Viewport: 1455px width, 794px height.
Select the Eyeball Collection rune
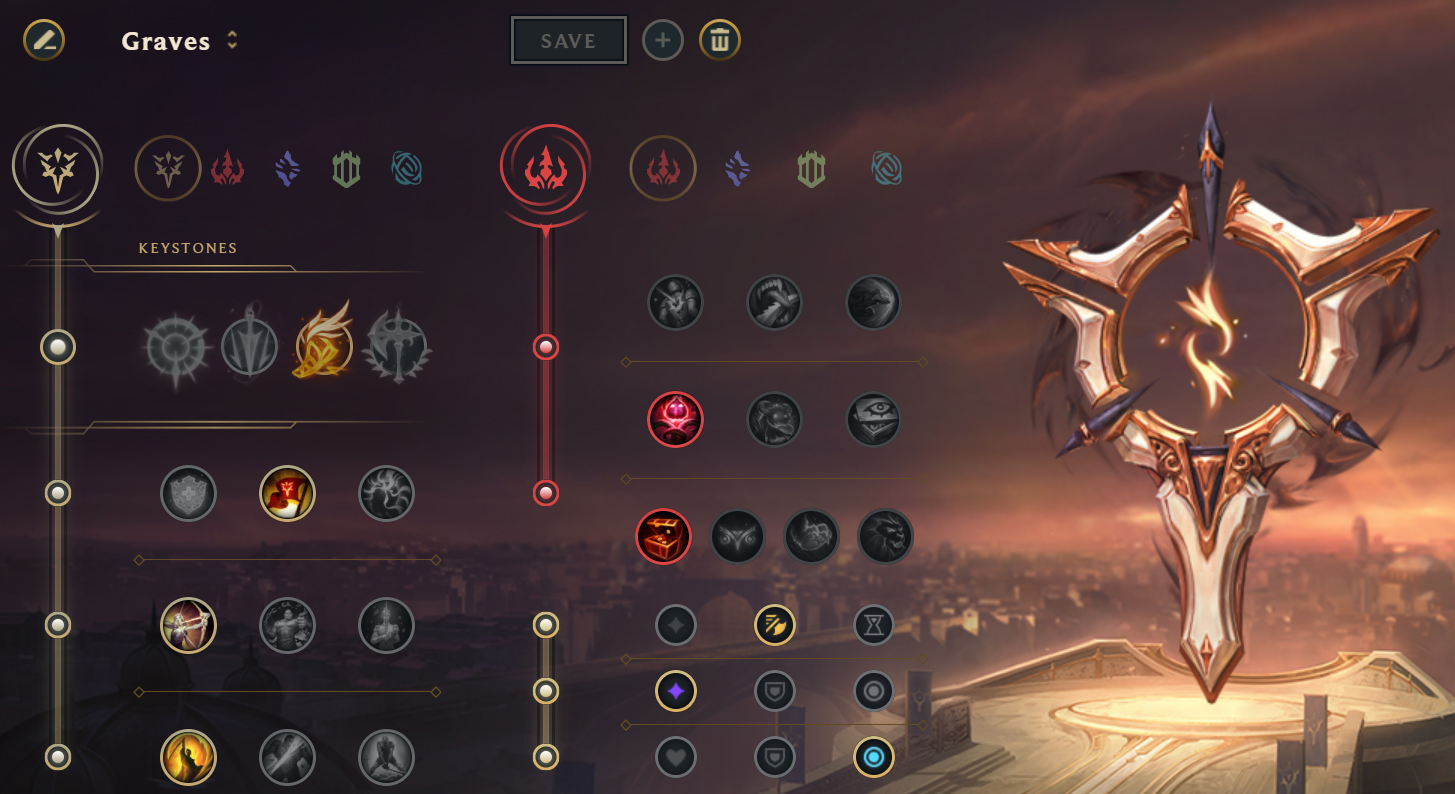[873, 419]
